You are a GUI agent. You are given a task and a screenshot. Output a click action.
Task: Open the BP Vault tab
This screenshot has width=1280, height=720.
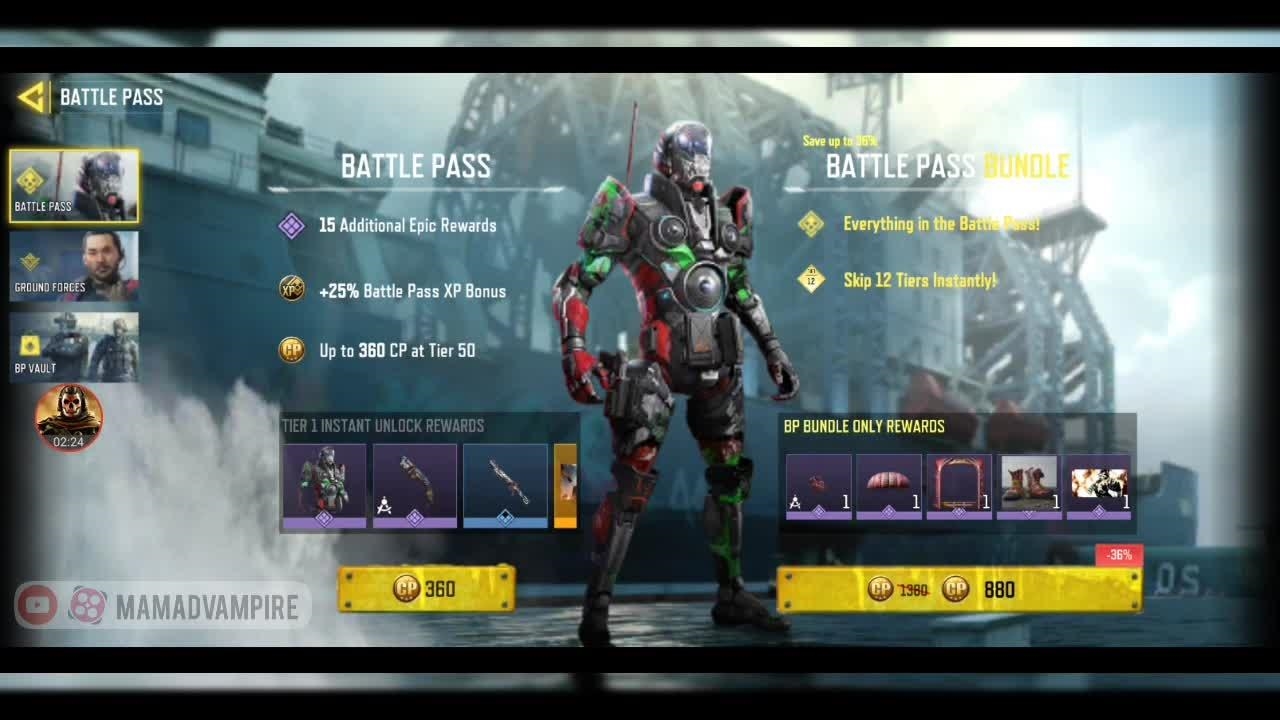pyautogui.click(x=74, y=347)
